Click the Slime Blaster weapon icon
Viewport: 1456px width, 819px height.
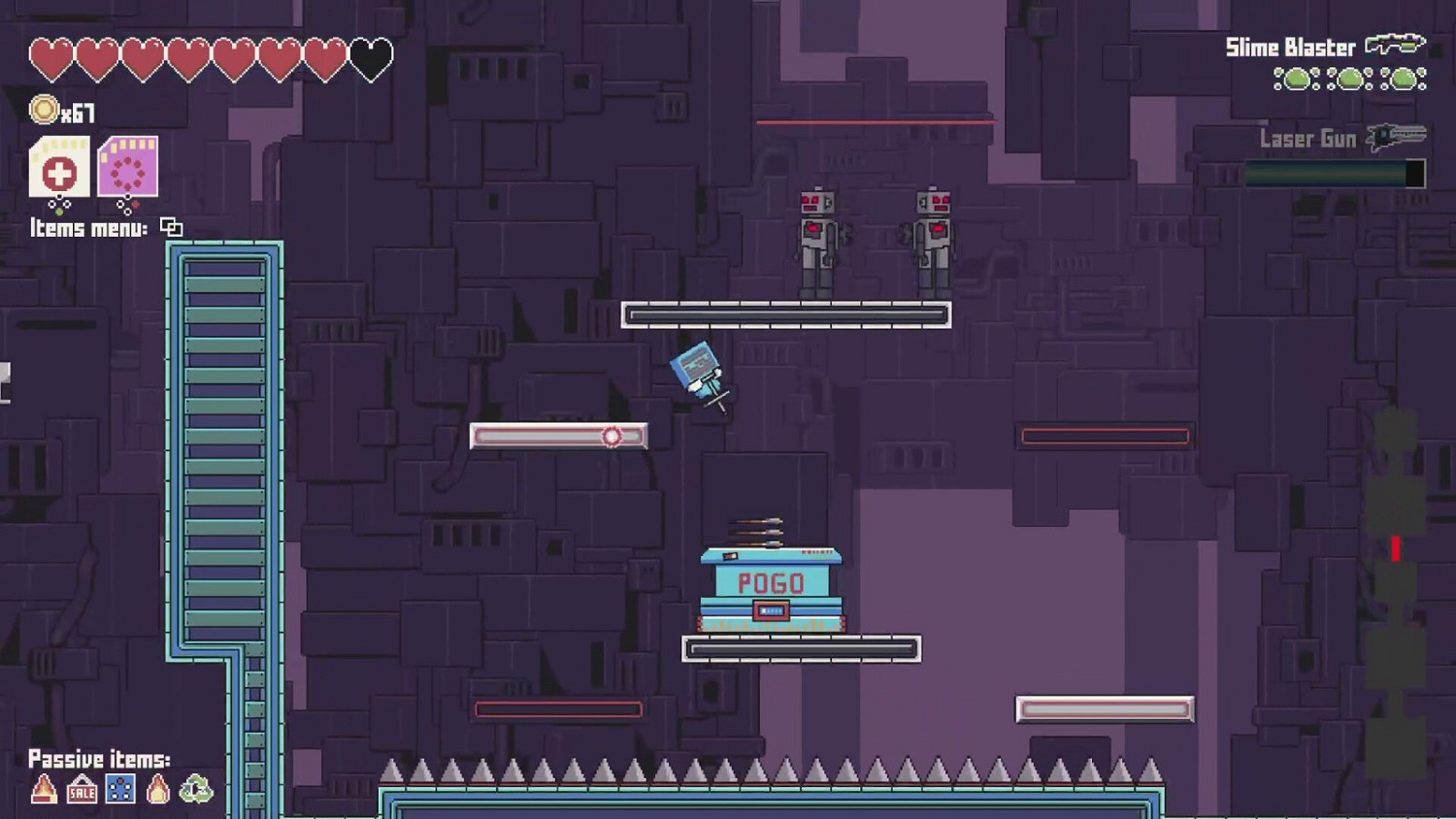pos(1394,45)
